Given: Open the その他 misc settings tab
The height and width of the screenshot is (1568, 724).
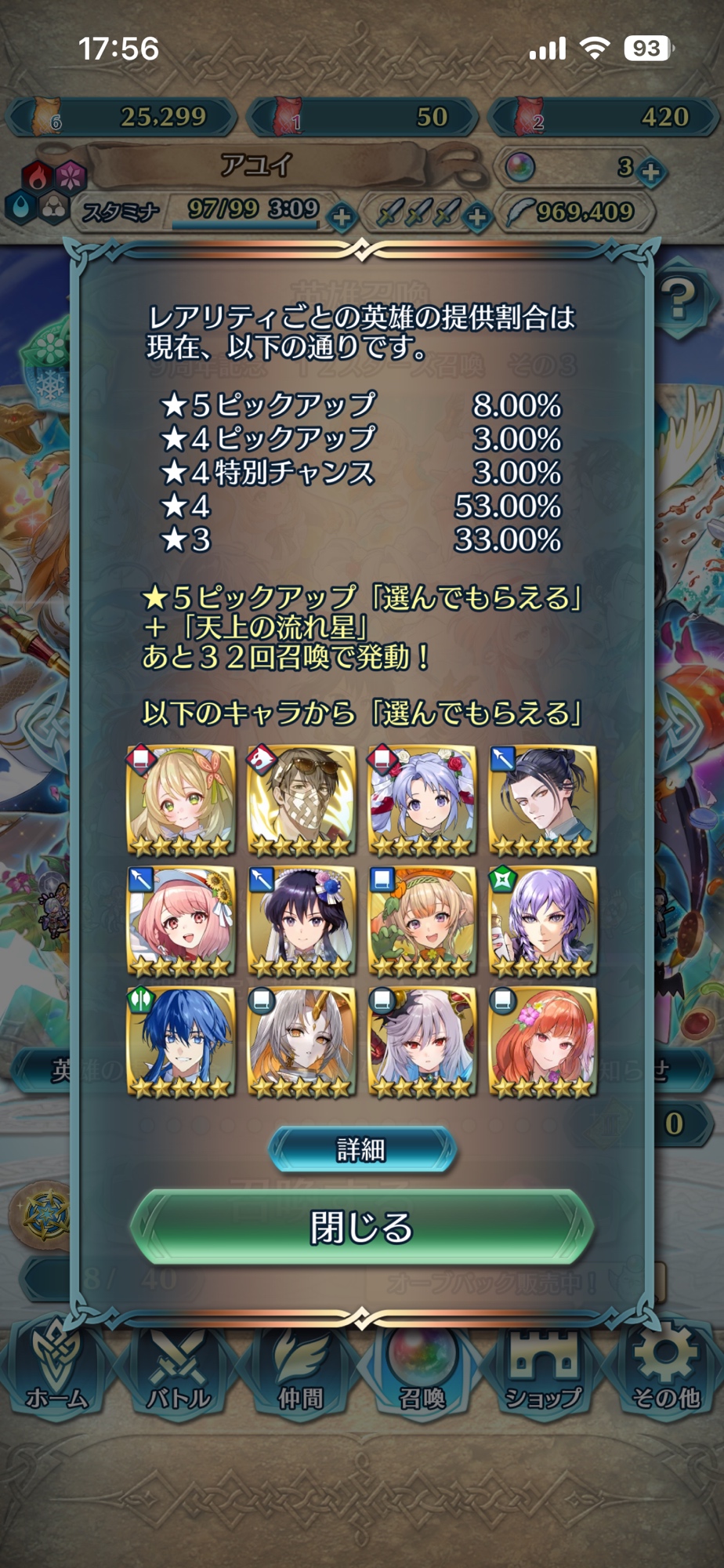Looking at the screenshot, I should pyautogui.click(x=666, y=1368).
